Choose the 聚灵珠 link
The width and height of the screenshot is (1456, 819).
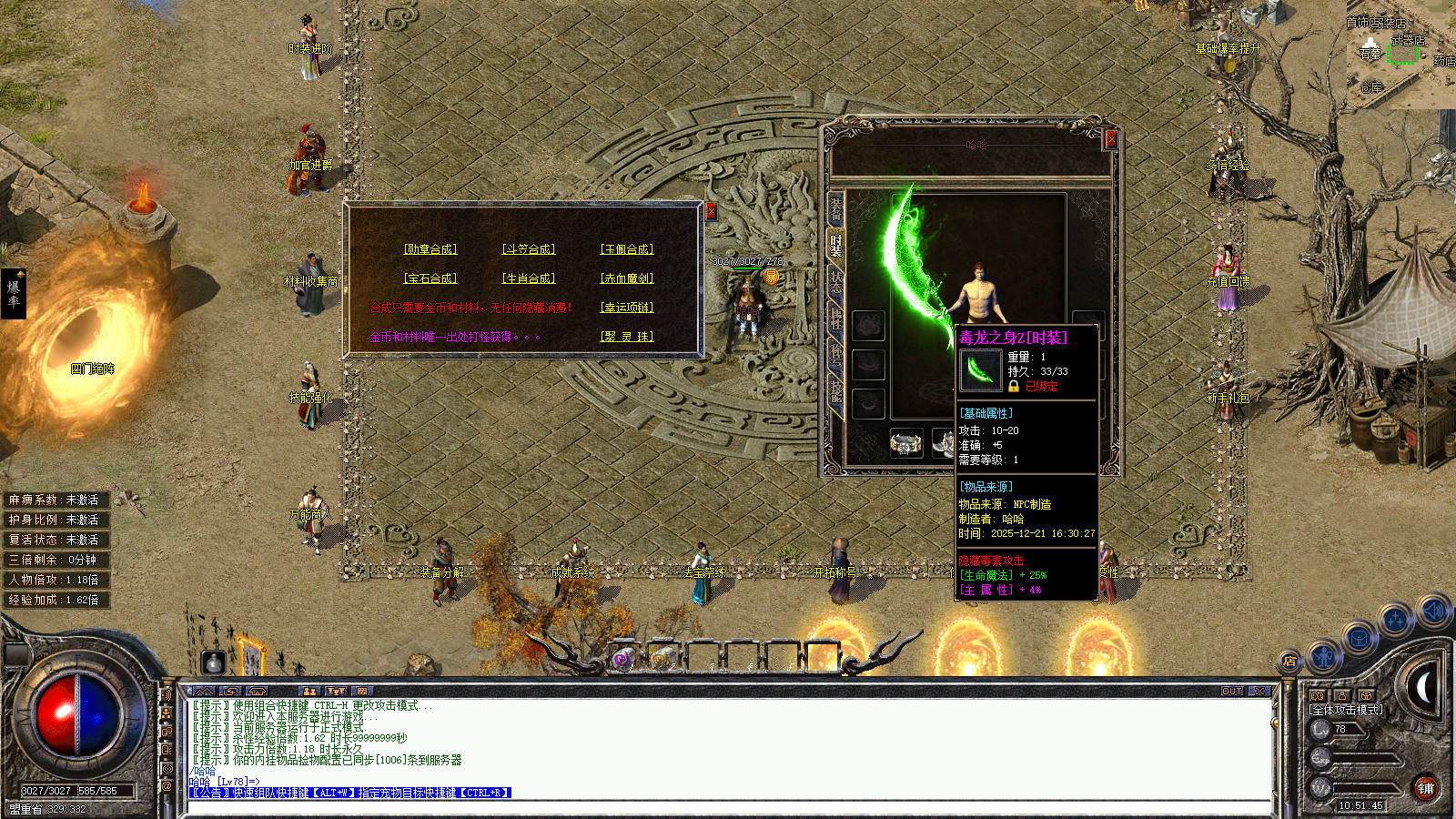[x=627, y=337]
